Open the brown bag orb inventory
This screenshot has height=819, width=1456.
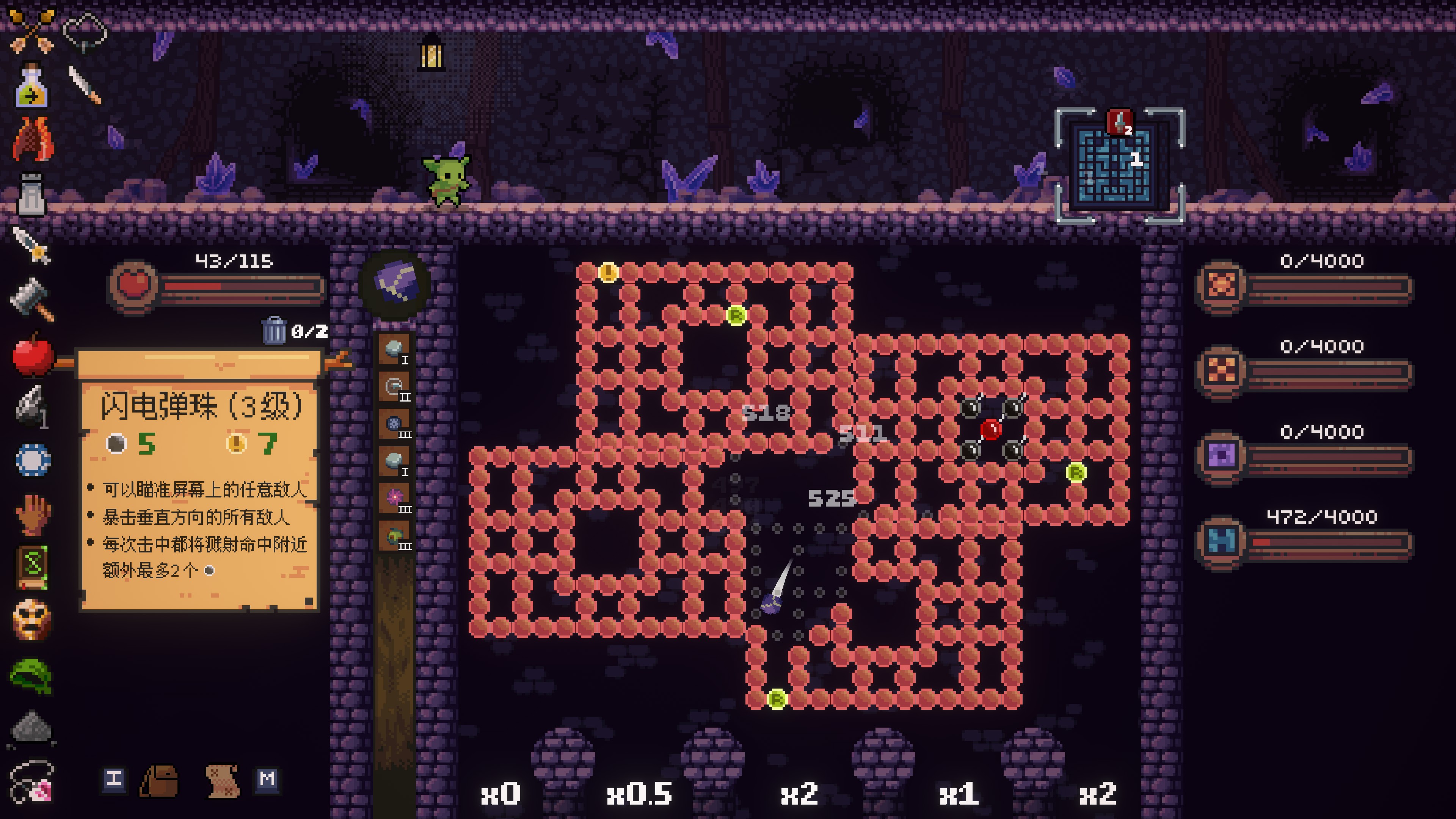coord(159,781)
